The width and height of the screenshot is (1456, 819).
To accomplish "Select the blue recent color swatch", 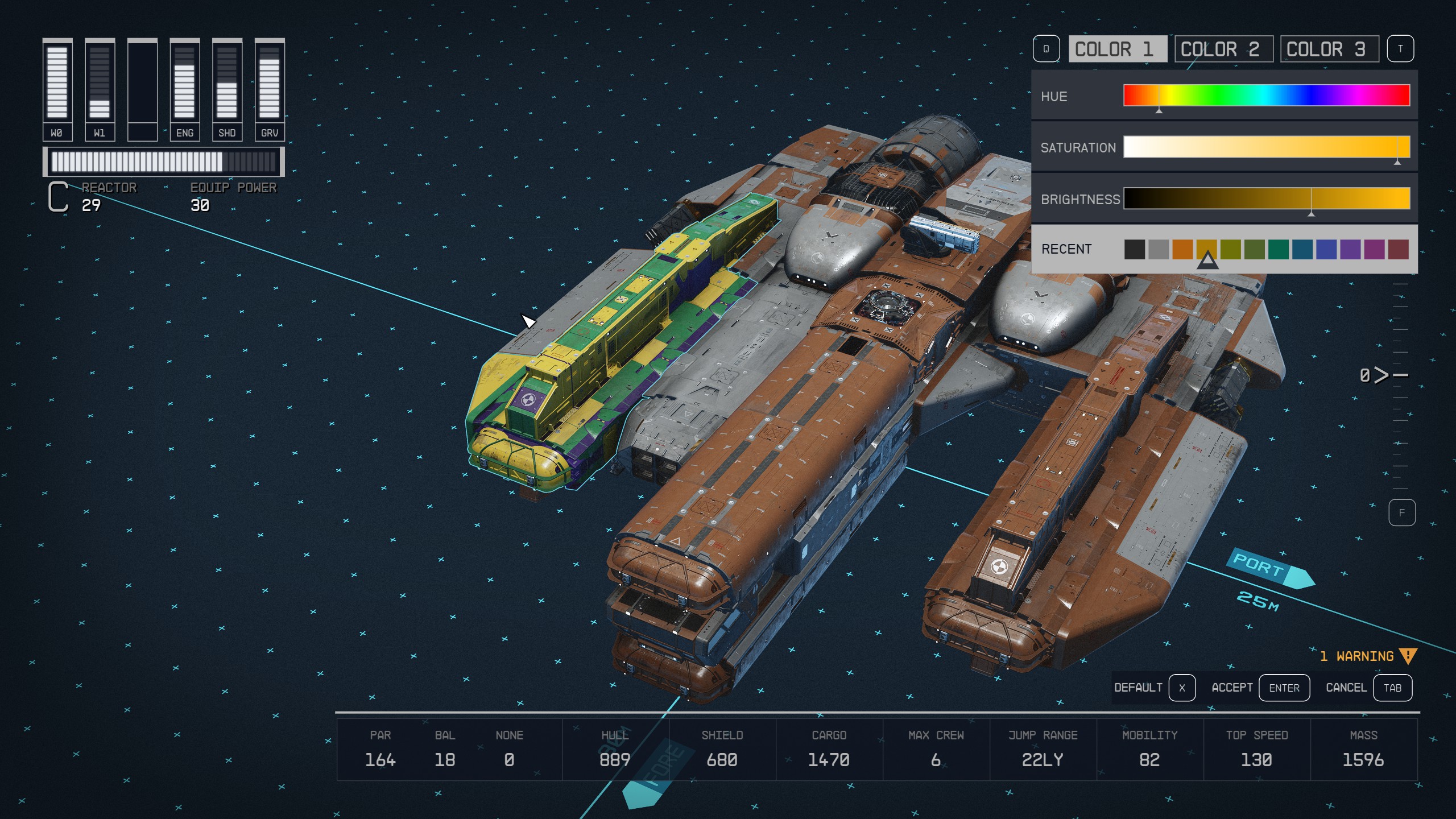I will (x=1326, y=249).
